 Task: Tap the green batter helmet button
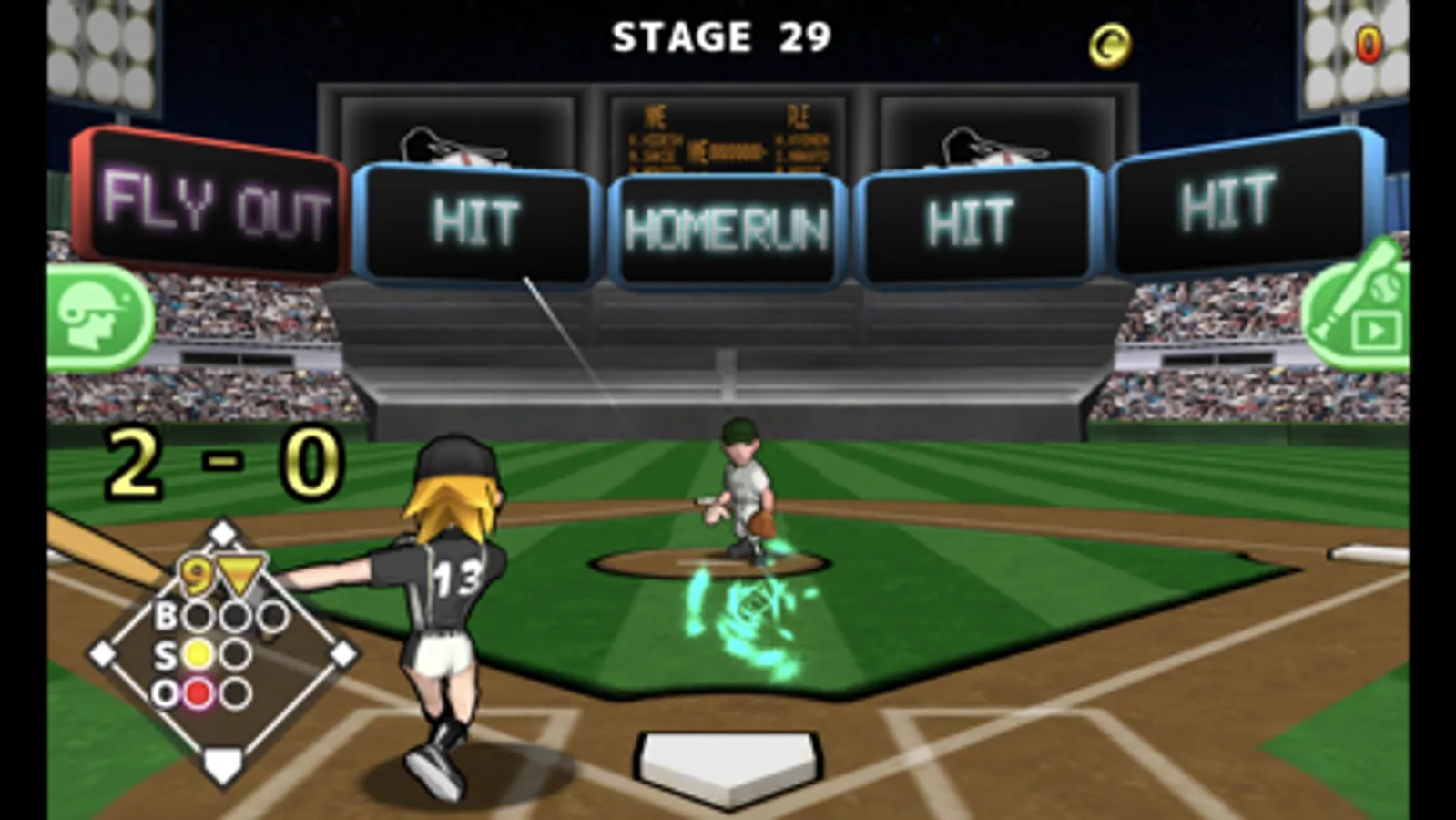[98, 316]
